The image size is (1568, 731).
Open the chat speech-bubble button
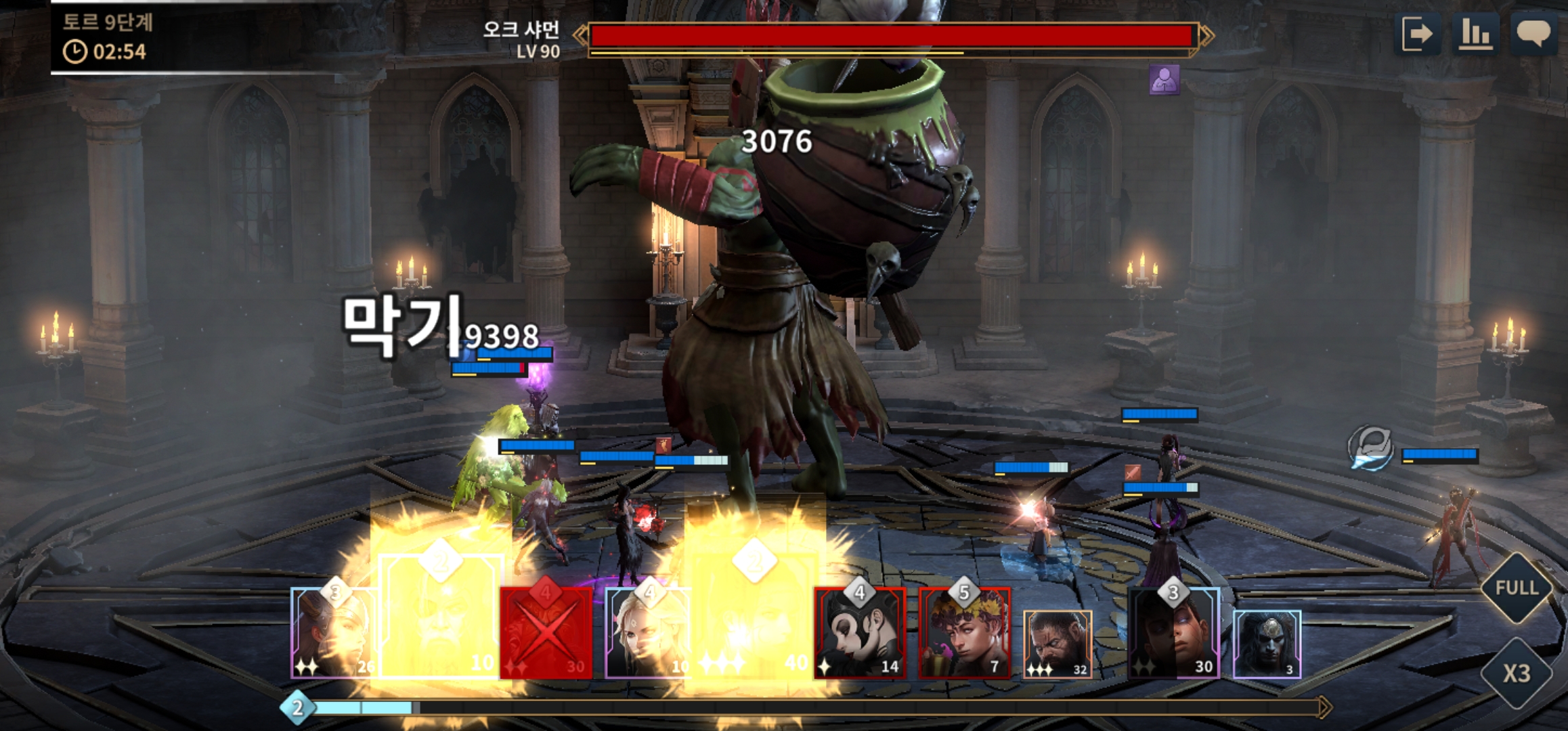[x=1533, y=34]
